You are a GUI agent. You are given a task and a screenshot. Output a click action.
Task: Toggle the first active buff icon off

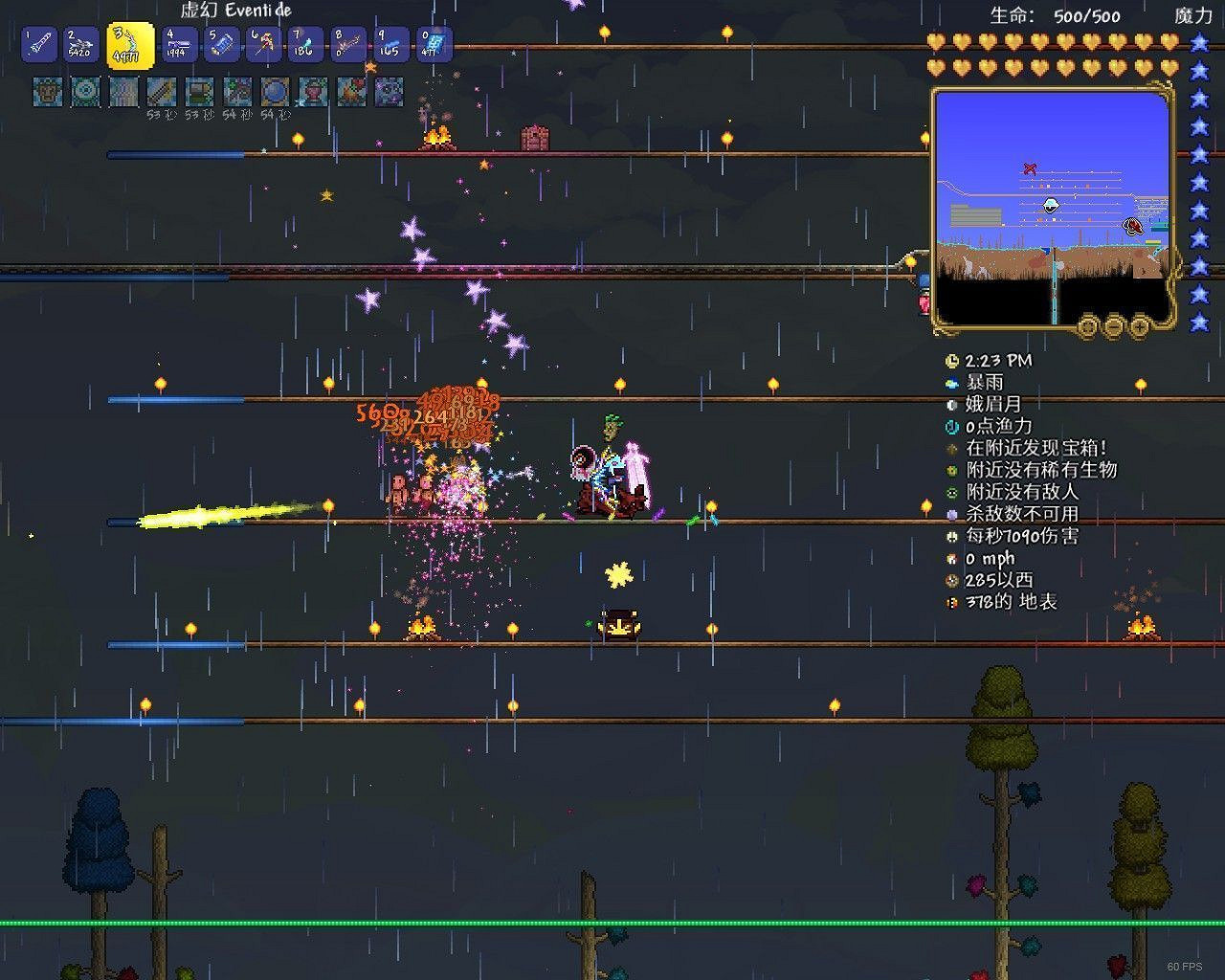tap(49, 93)
